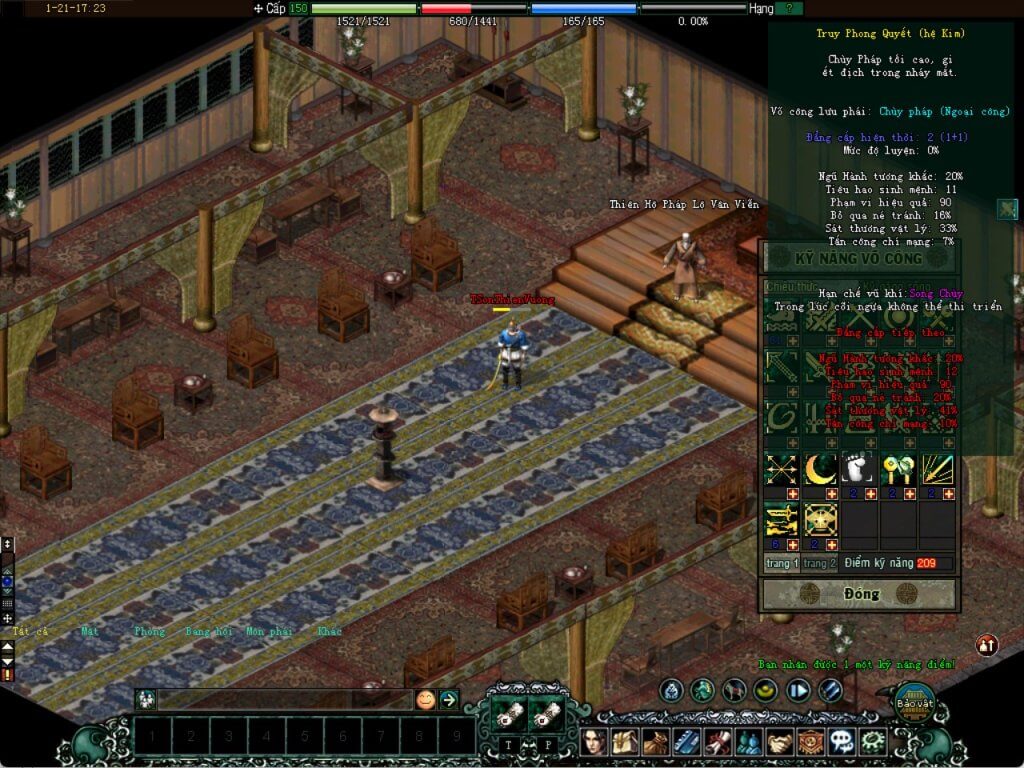1024x768 pixels.
Task: Open the speech bubble chat icon
Action: pyautogui.click(x=842, y=742)
